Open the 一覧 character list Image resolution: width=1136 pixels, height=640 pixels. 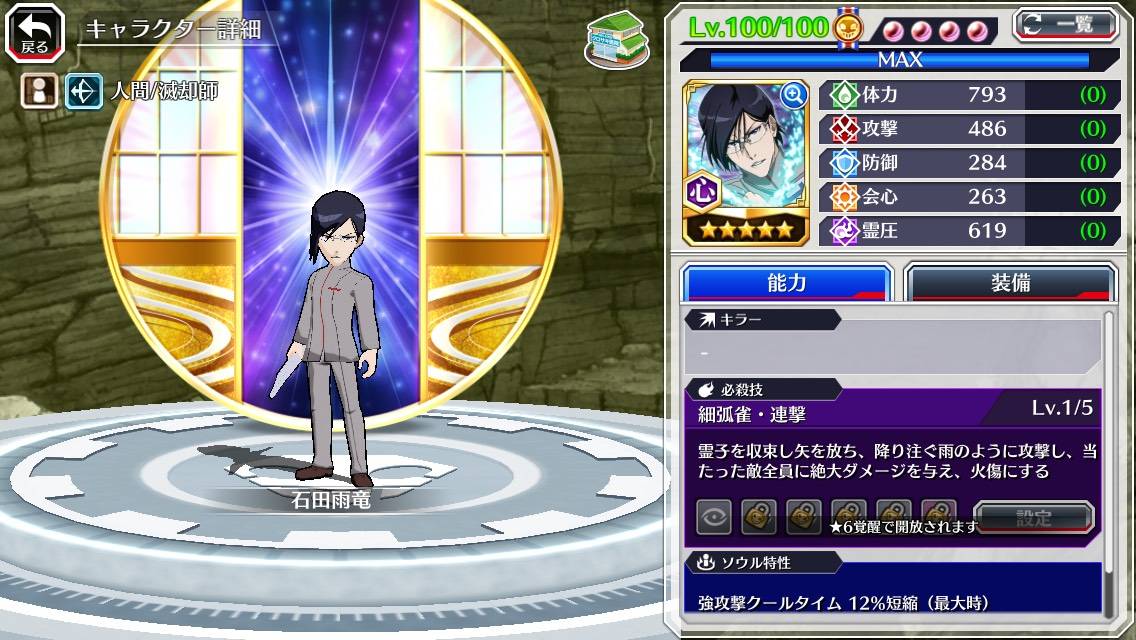[x=1068, y=24]
